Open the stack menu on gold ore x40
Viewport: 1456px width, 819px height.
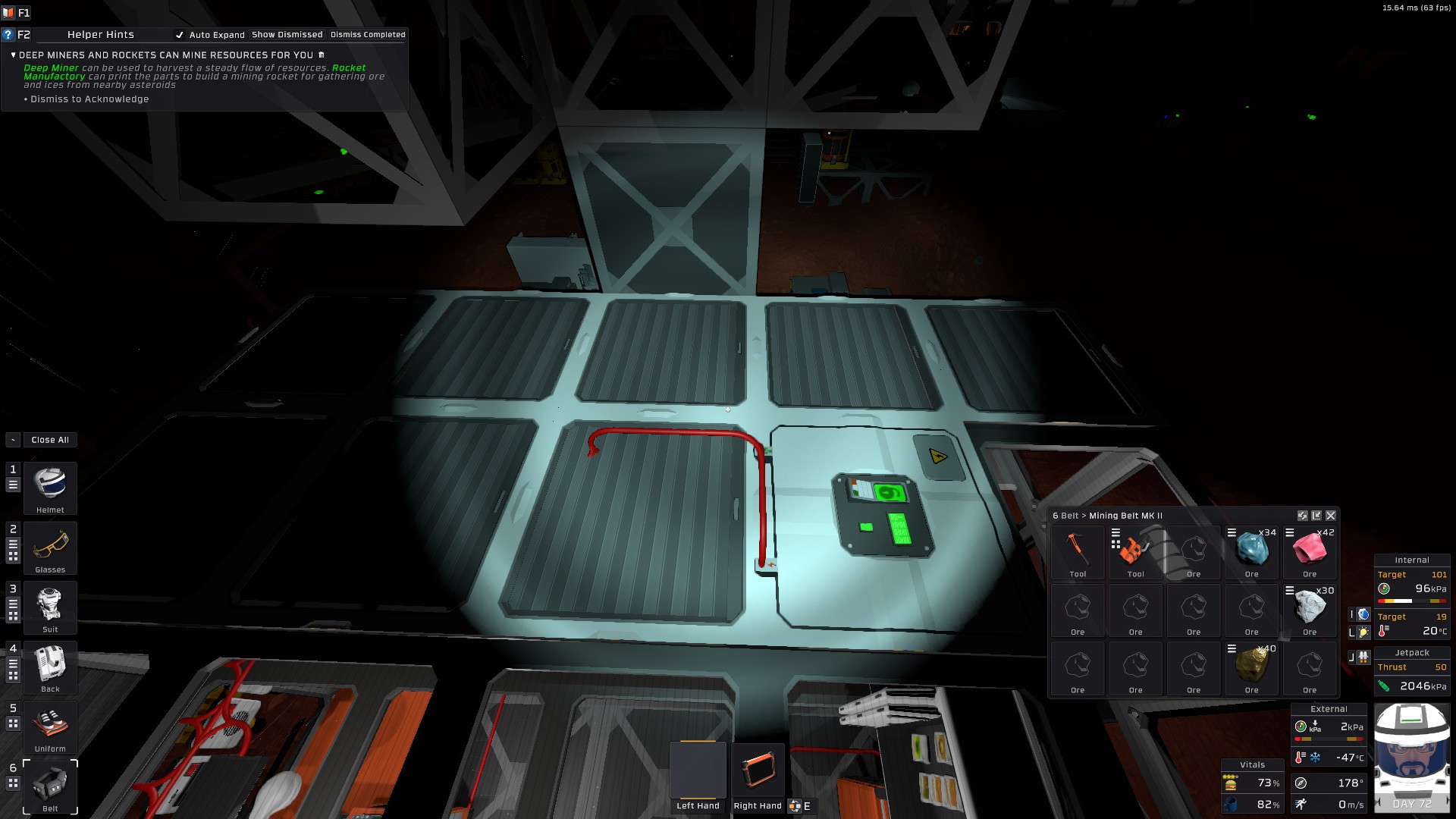(x=1231, y=648)
